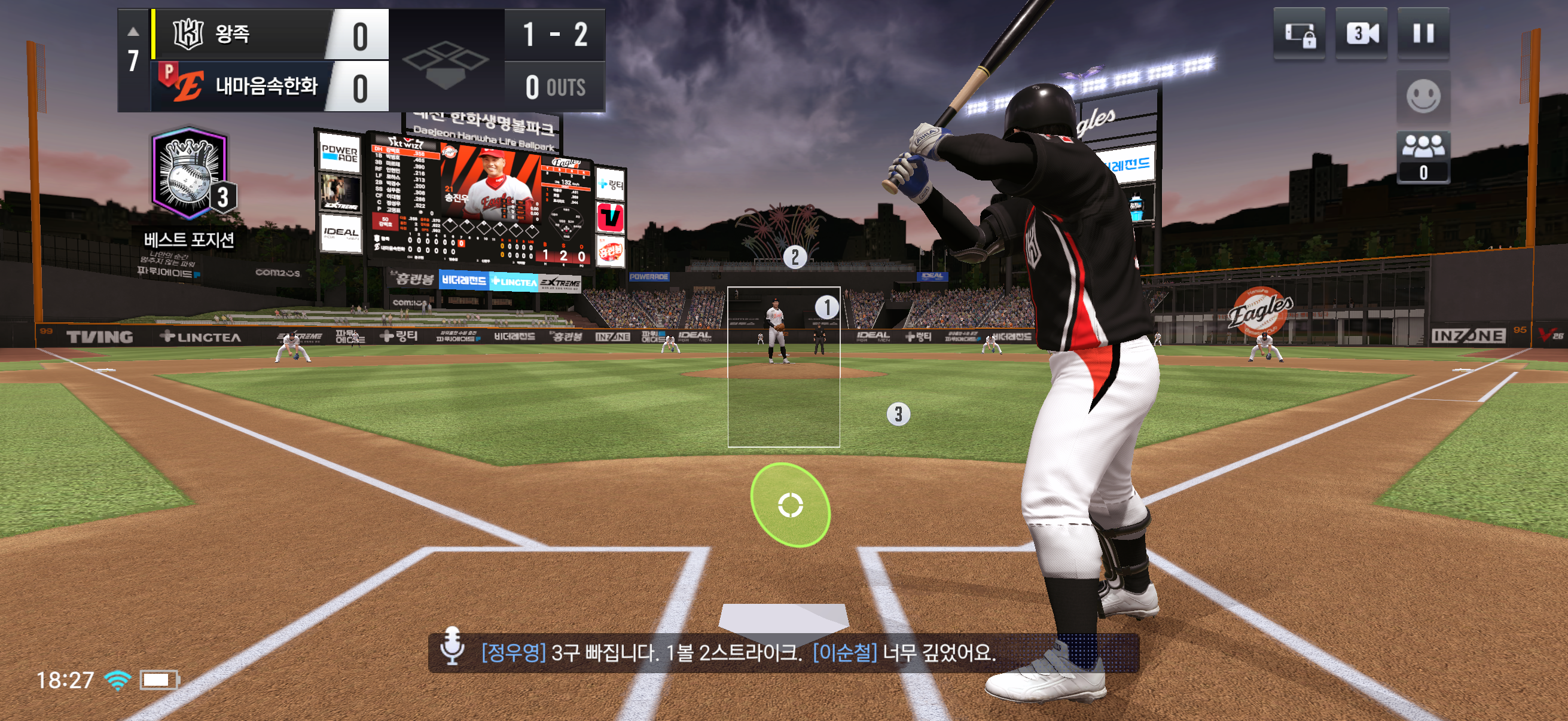The height and width of the screenshot is (721, 1568).
Task: Show the spectators list
Action: point(1423,157)
